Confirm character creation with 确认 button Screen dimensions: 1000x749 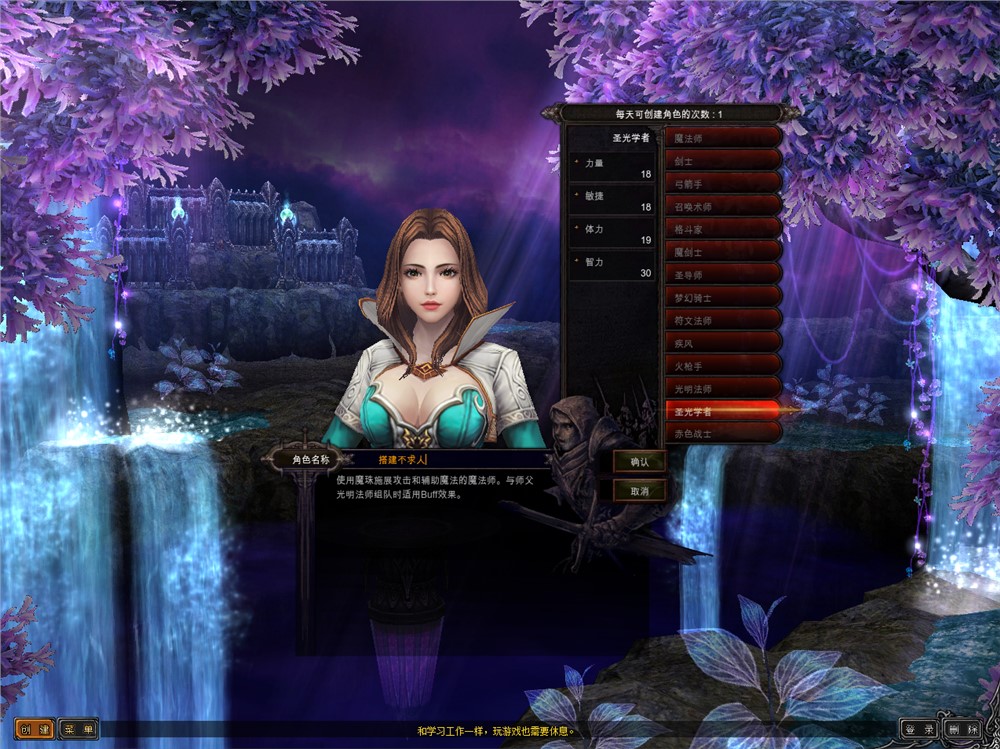[x=639, y=462]
